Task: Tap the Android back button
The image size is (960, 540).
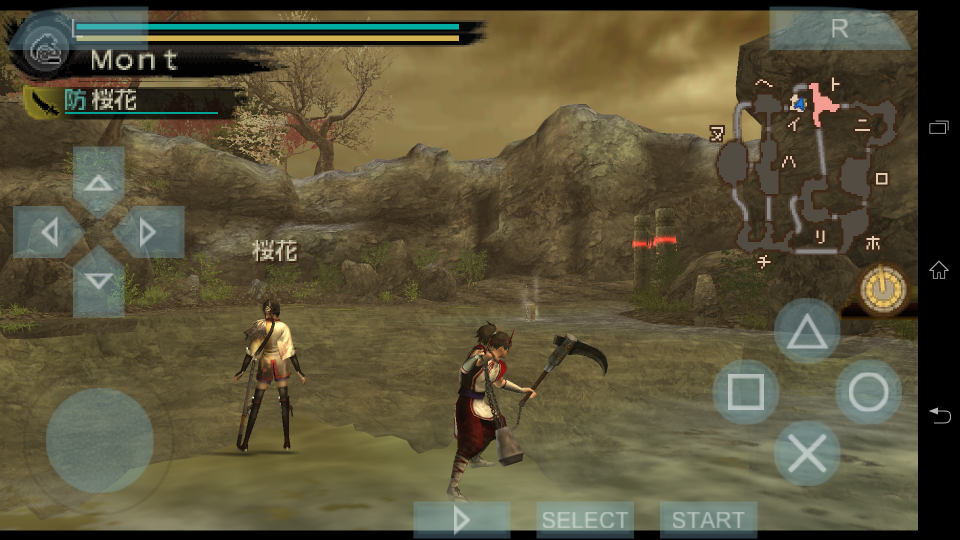Action: click(x=938, y=415)
